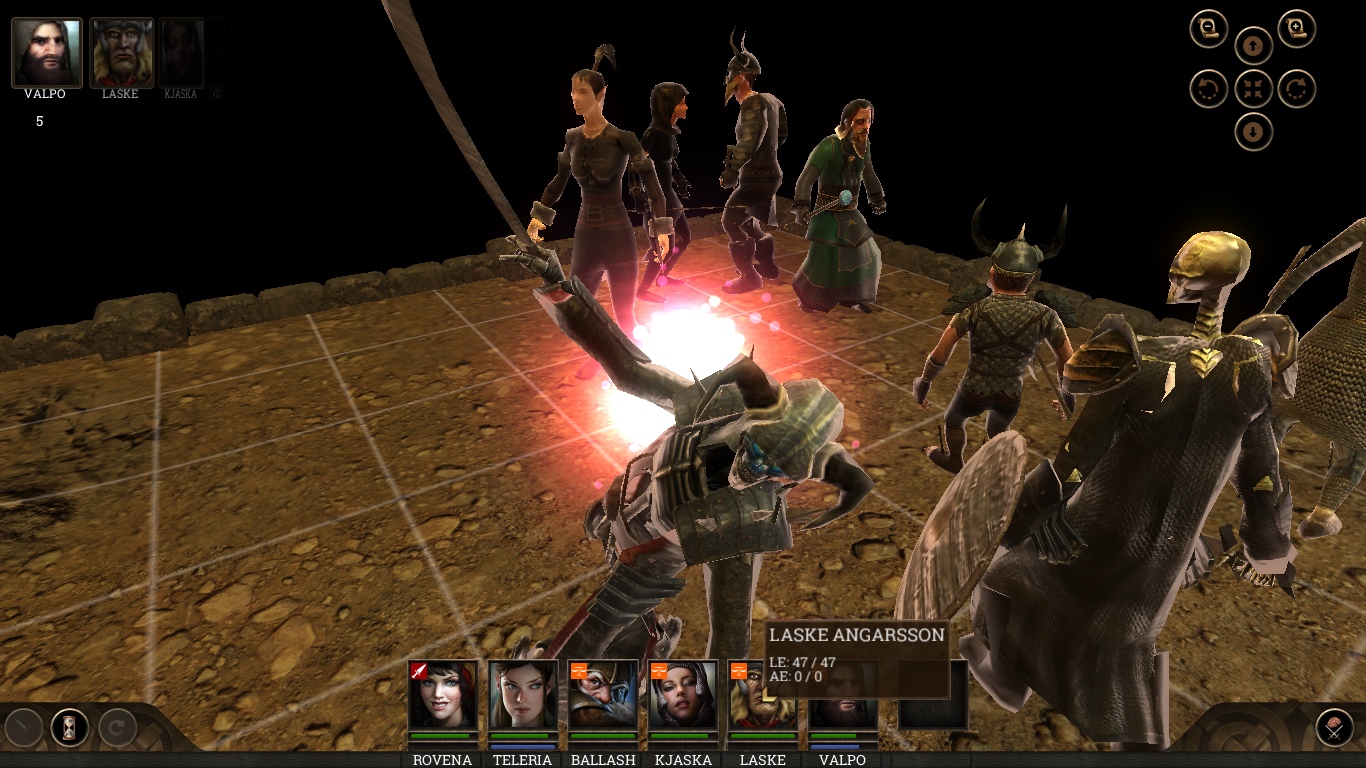The image size is (1366, 768).
Task: Rotate camera clockwise
Action: tap(1296, 89)
